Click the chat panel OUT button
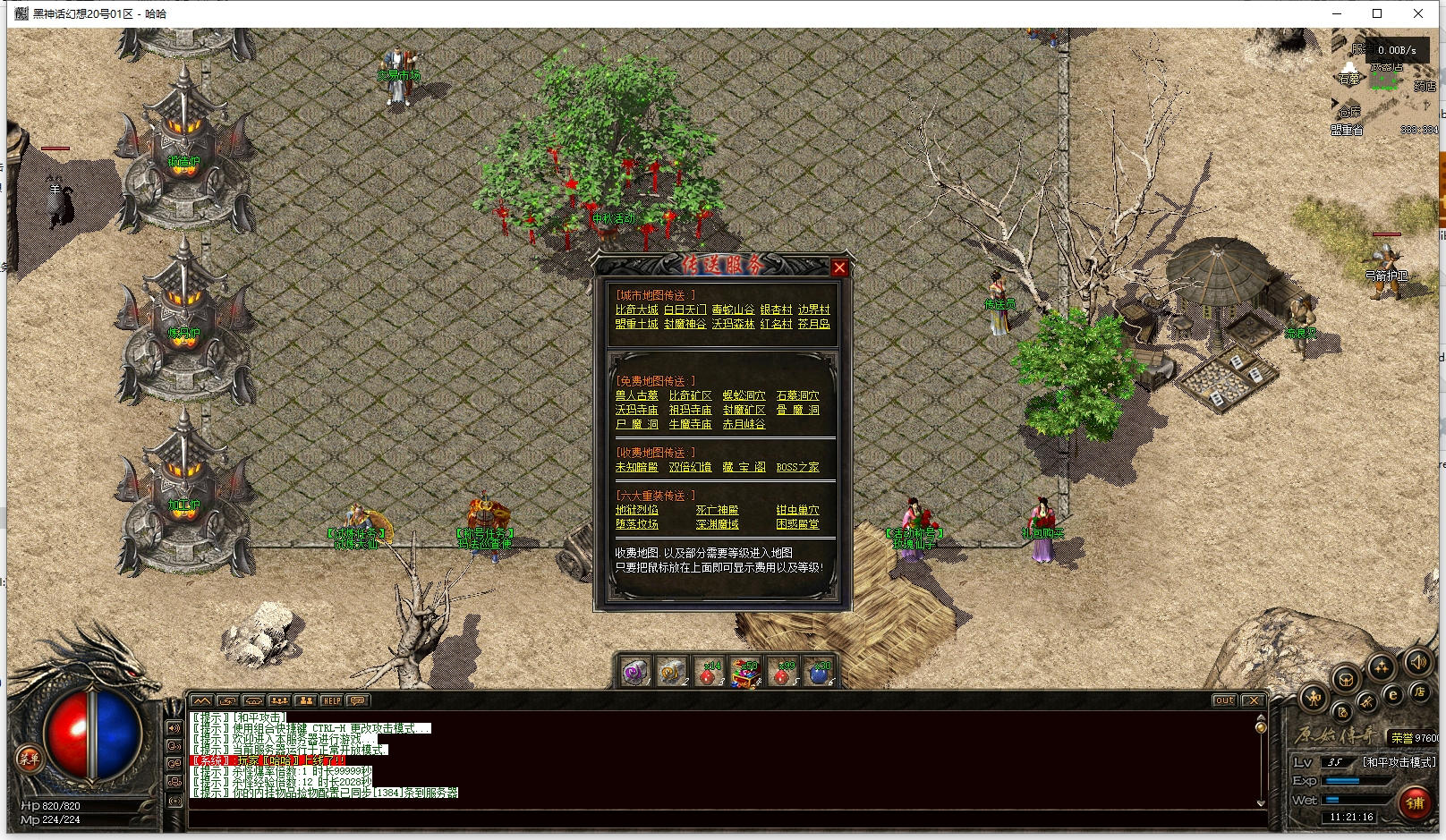 (1224, 700)
